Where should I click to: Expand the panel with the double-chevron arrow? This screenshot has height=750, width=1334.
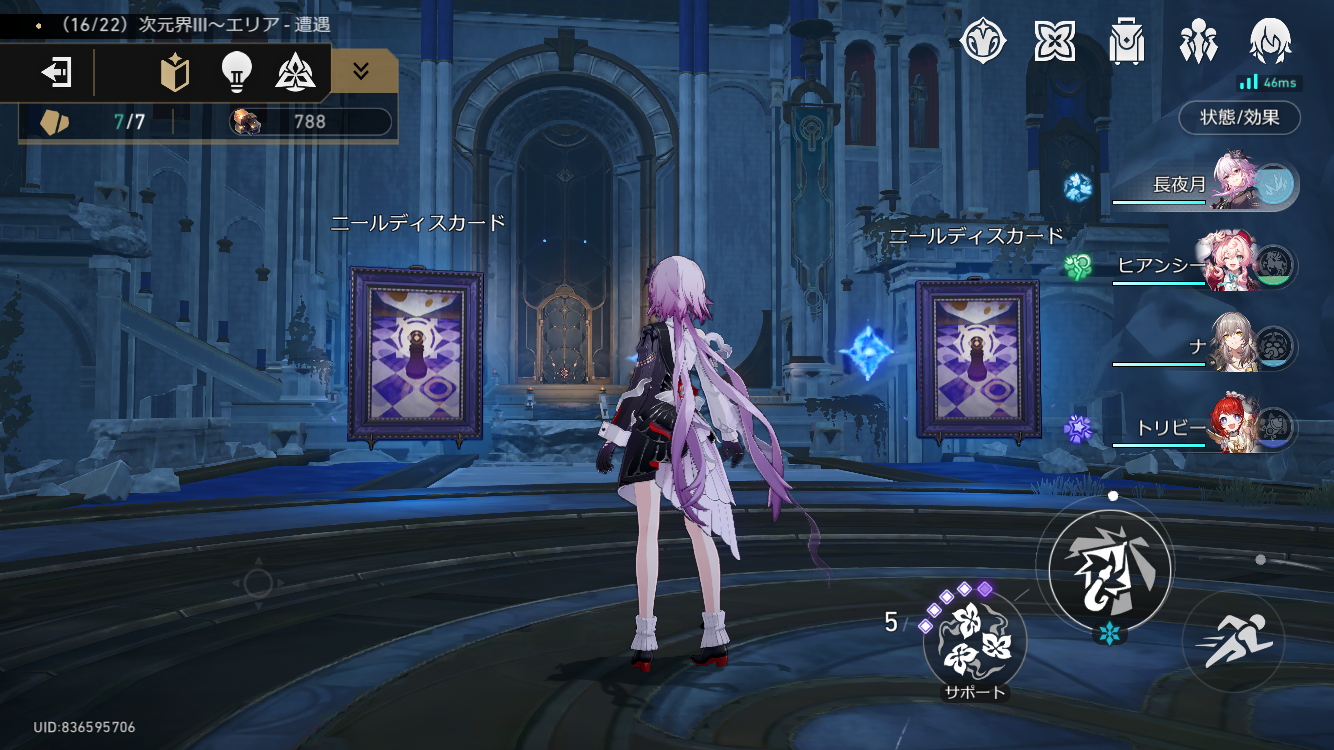(x=362, y=71)
